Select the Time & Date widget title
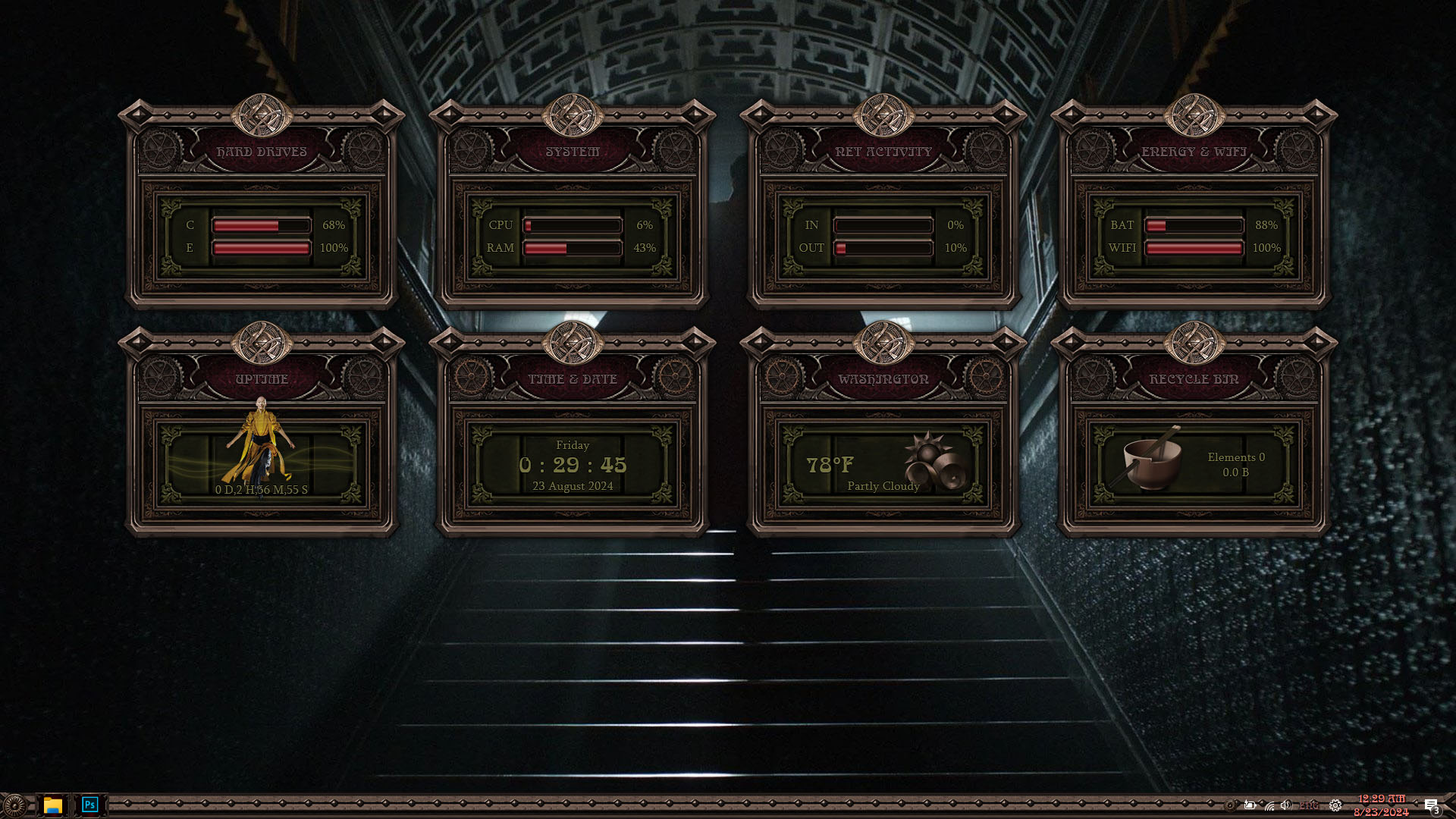Screen dimensions: 1456x819 click(573, 379)
